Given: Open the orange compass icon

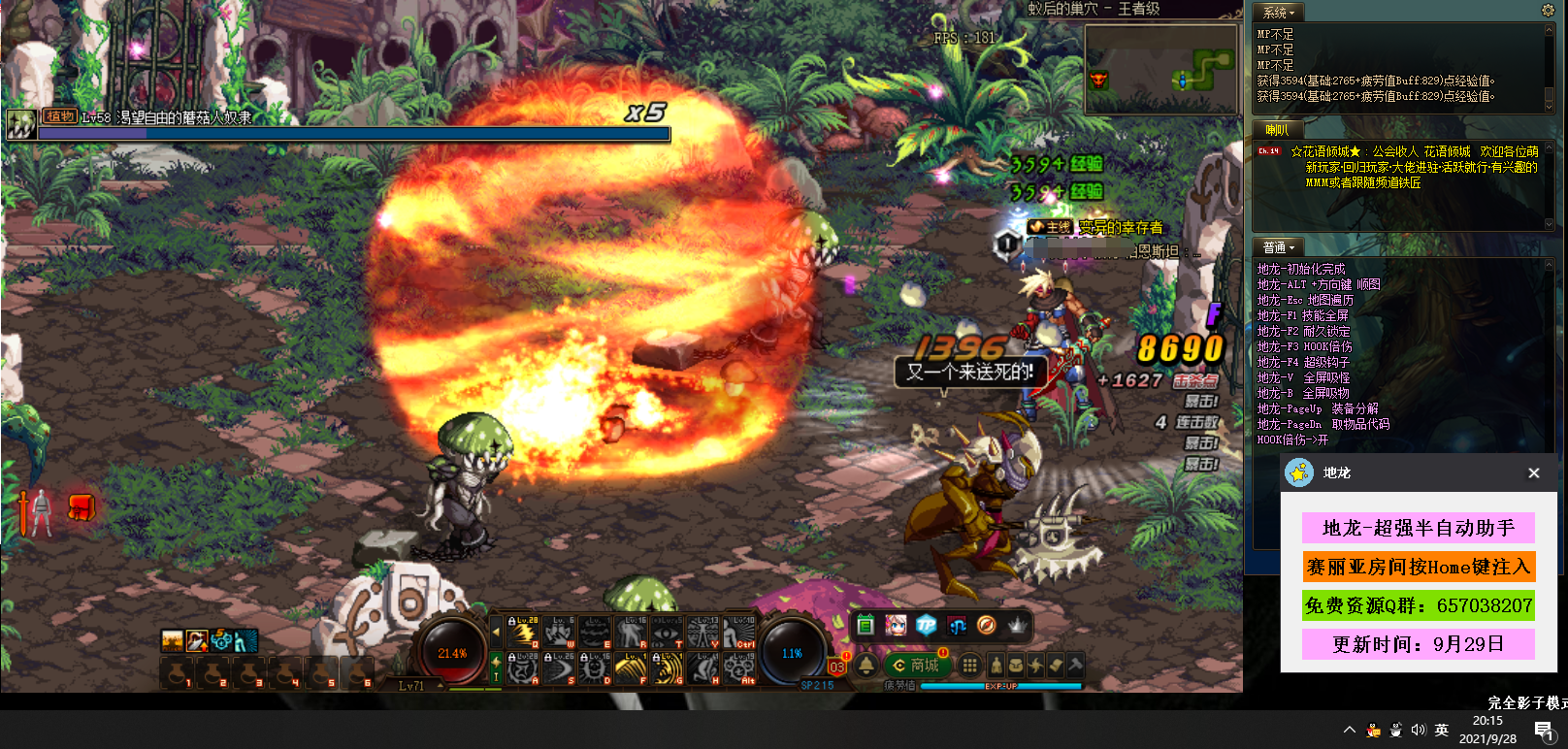Looking at the screenshot, I should coord(986,626).
